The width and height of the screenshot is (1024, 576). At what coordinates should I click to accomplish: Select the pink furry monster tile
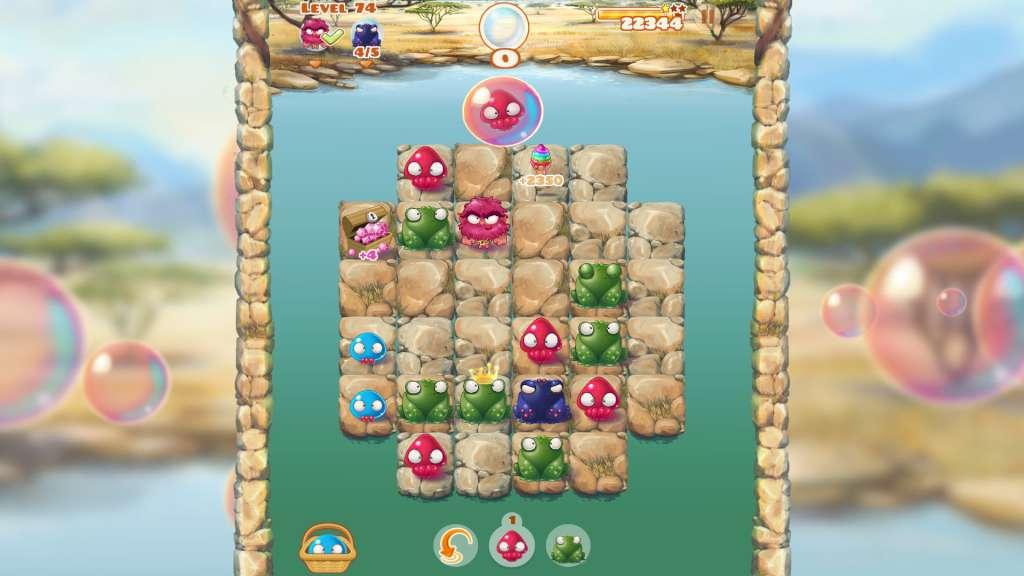click(484, 224)
